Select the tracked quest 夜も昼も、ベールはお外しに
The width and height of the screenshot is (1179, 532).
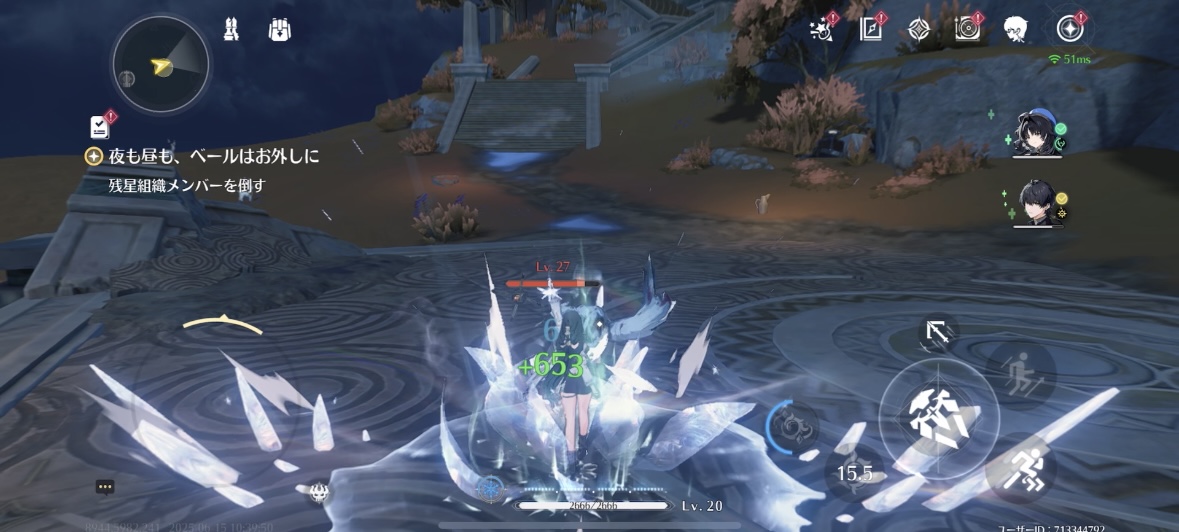click(214, 156)
